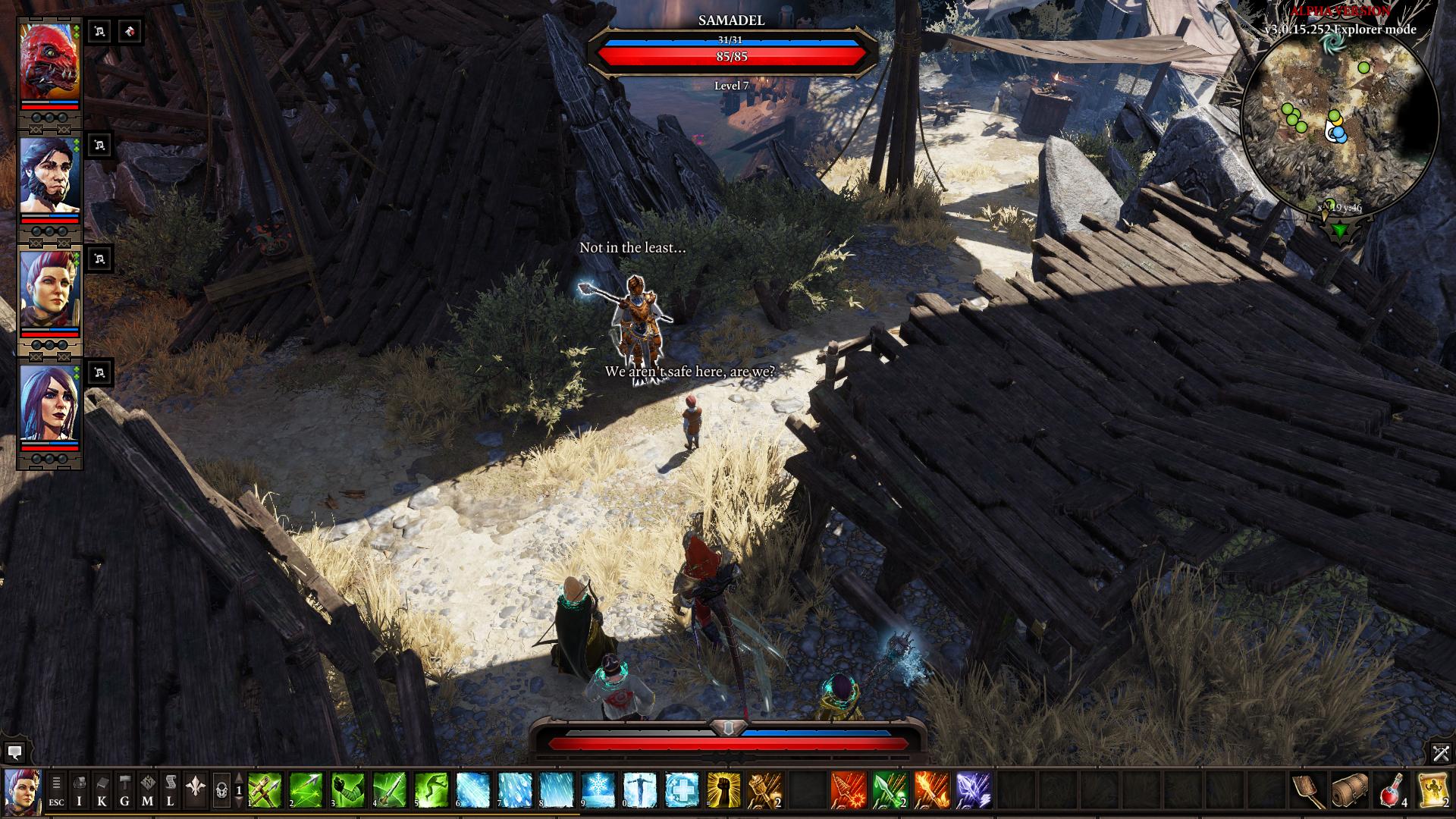Use the blue healing cross skill
Image resolution: width=1456 pixels, height=819 pixels.
(x=681, y=790)
